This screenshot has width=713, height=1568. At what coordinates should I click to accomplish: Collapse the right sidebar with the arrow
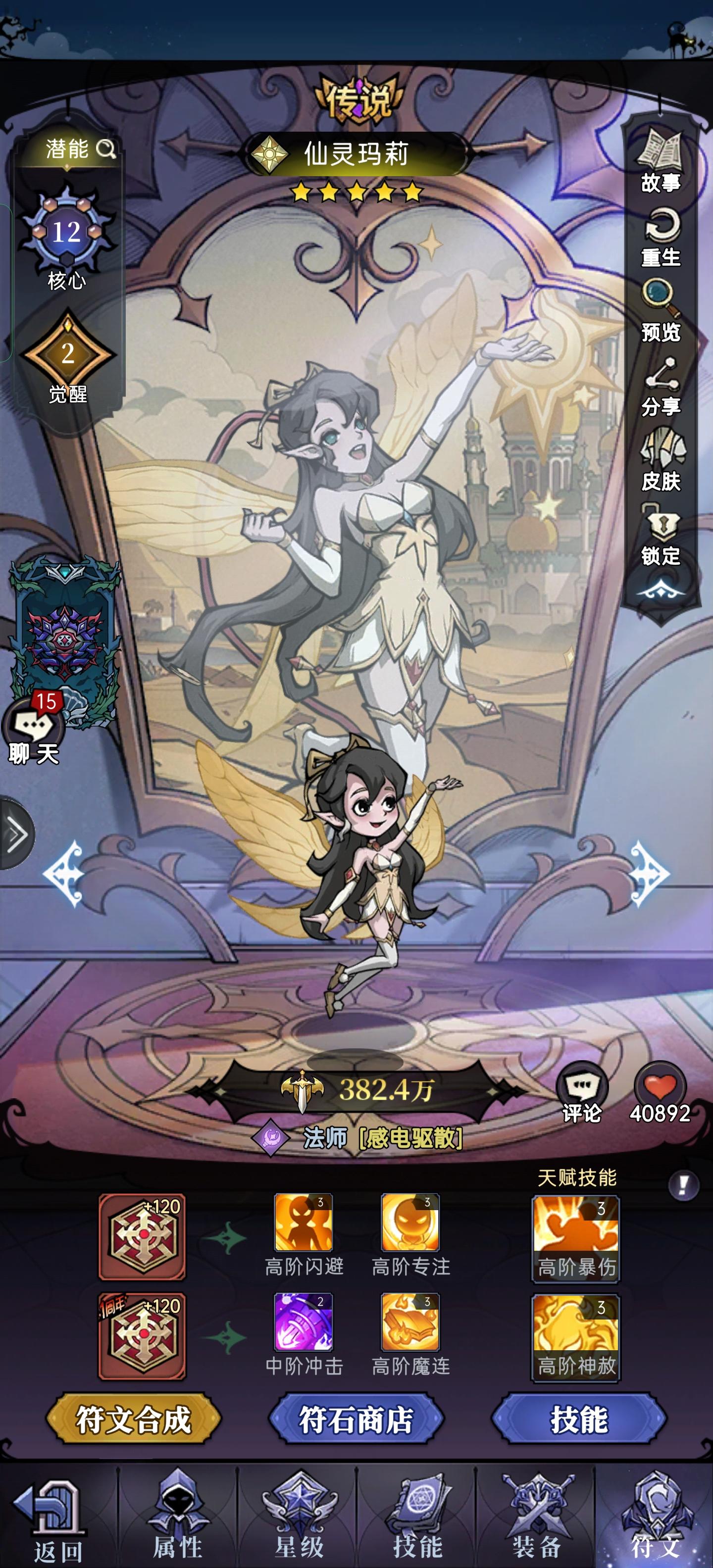pos(661,589)
